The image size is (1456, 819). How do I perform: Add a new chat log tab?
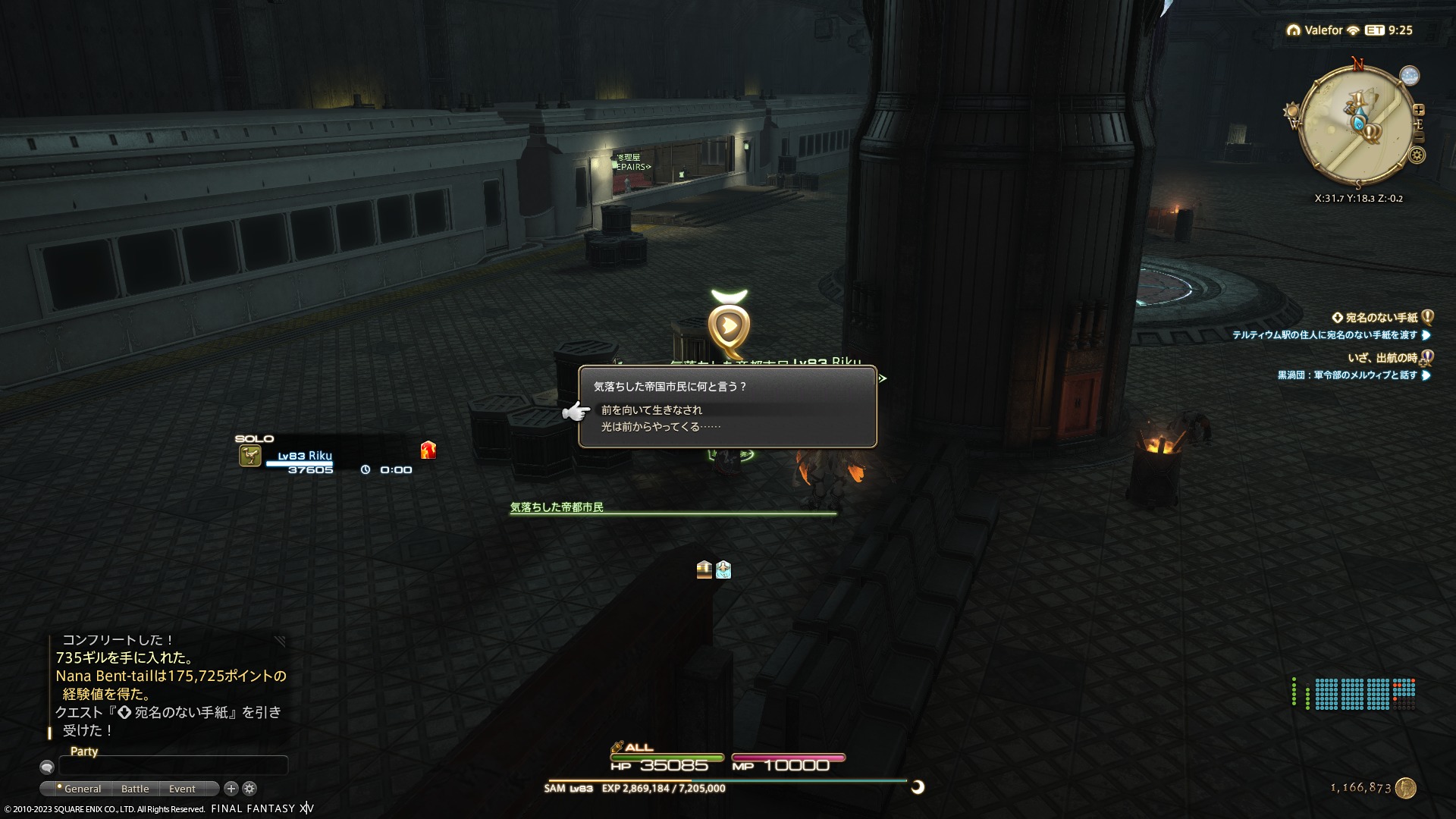[231, 789]
